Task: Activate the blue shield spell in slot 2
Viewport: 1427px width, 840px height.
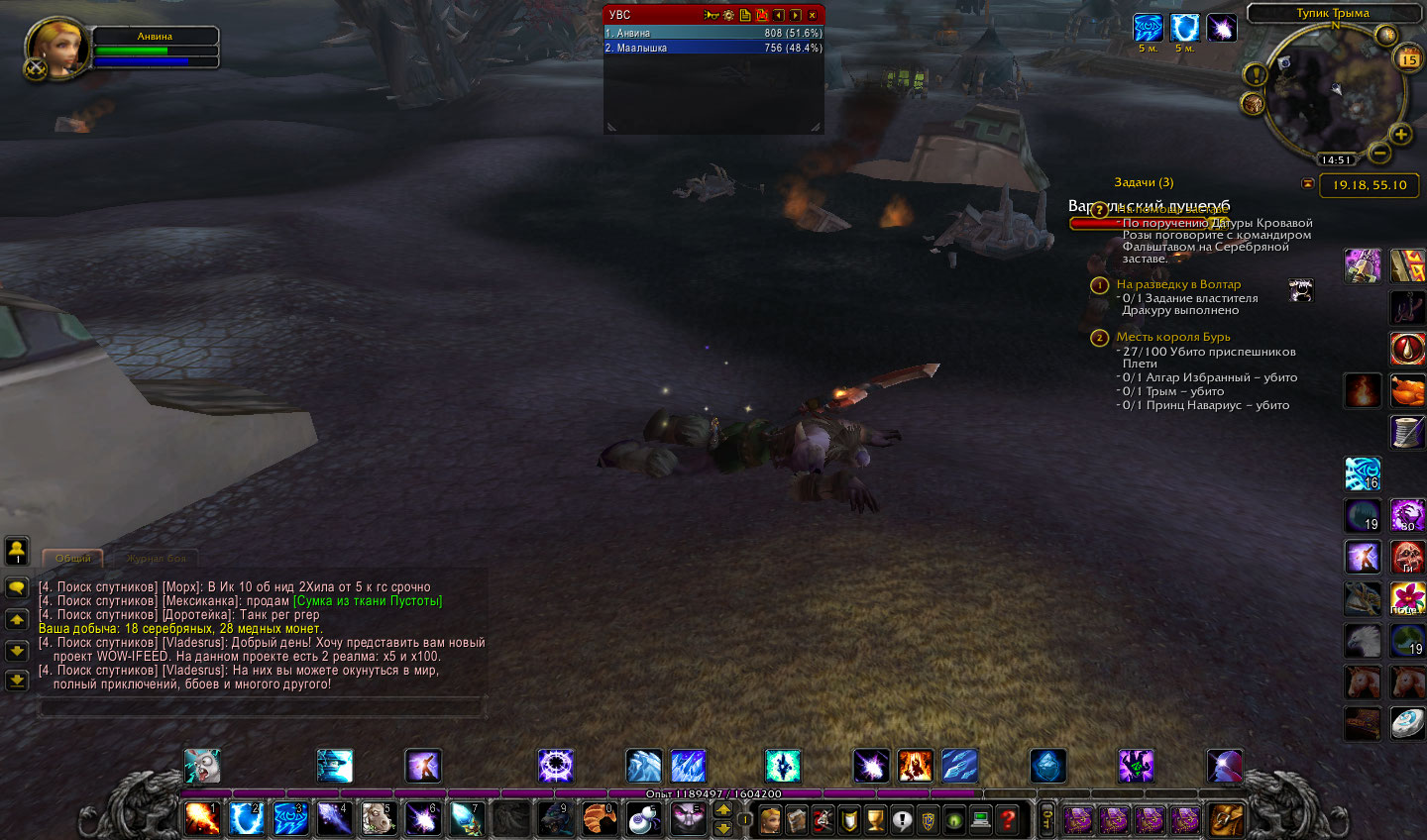Action: click(x=246, y=818)
